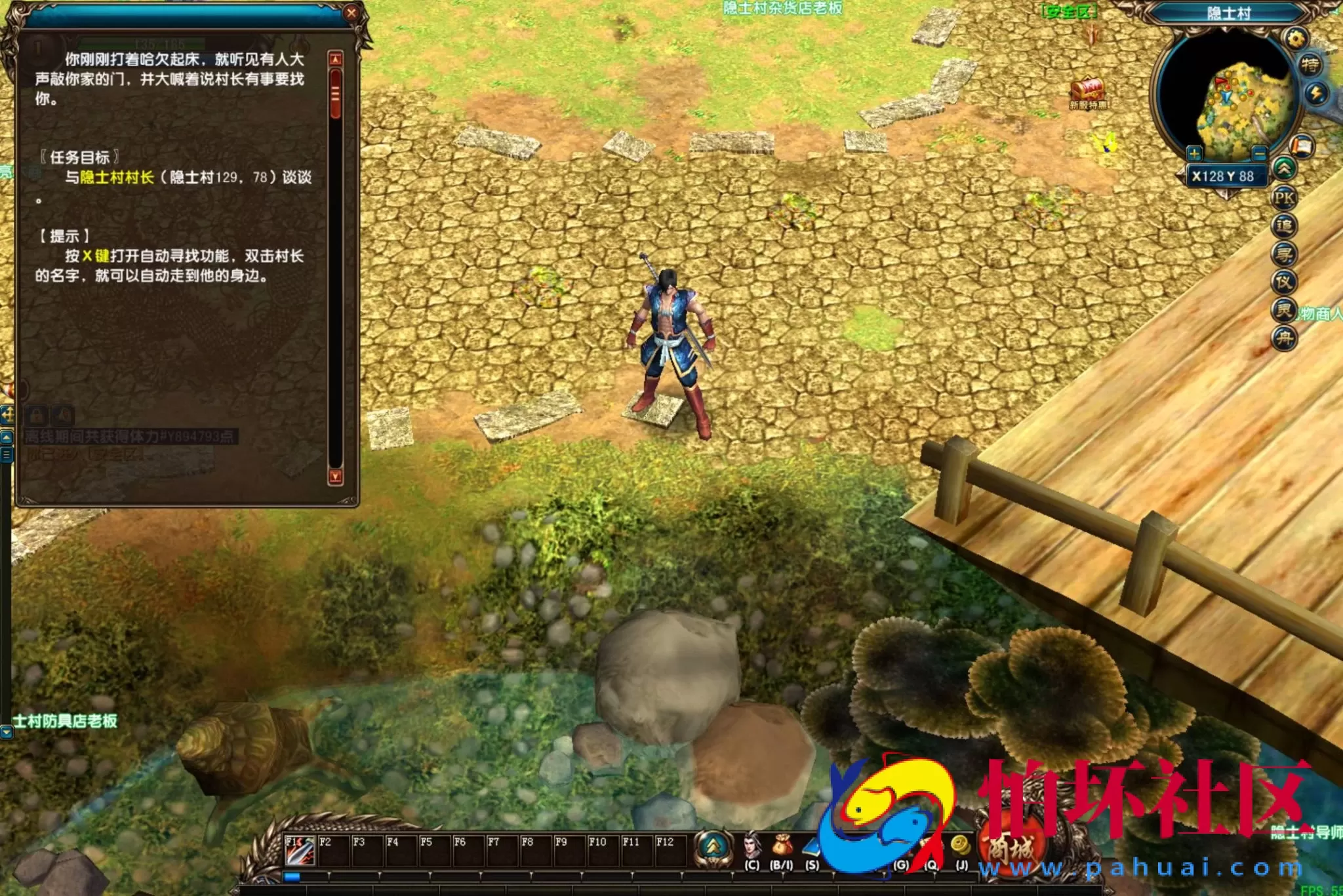Click the 特 event icon near the minimap
This screenshot has width=1343, height=896.
(1311, 64)
